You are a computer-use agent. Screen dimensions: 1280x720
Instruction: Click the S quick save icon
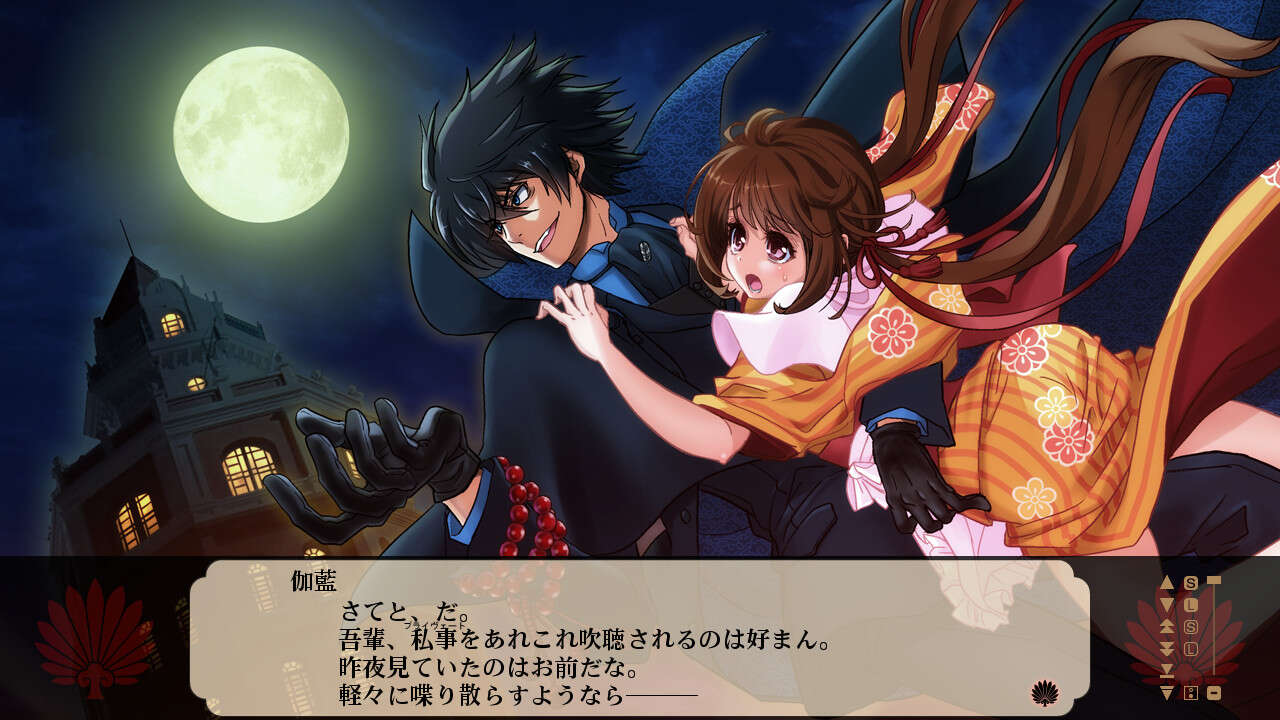coord(1190,582)
